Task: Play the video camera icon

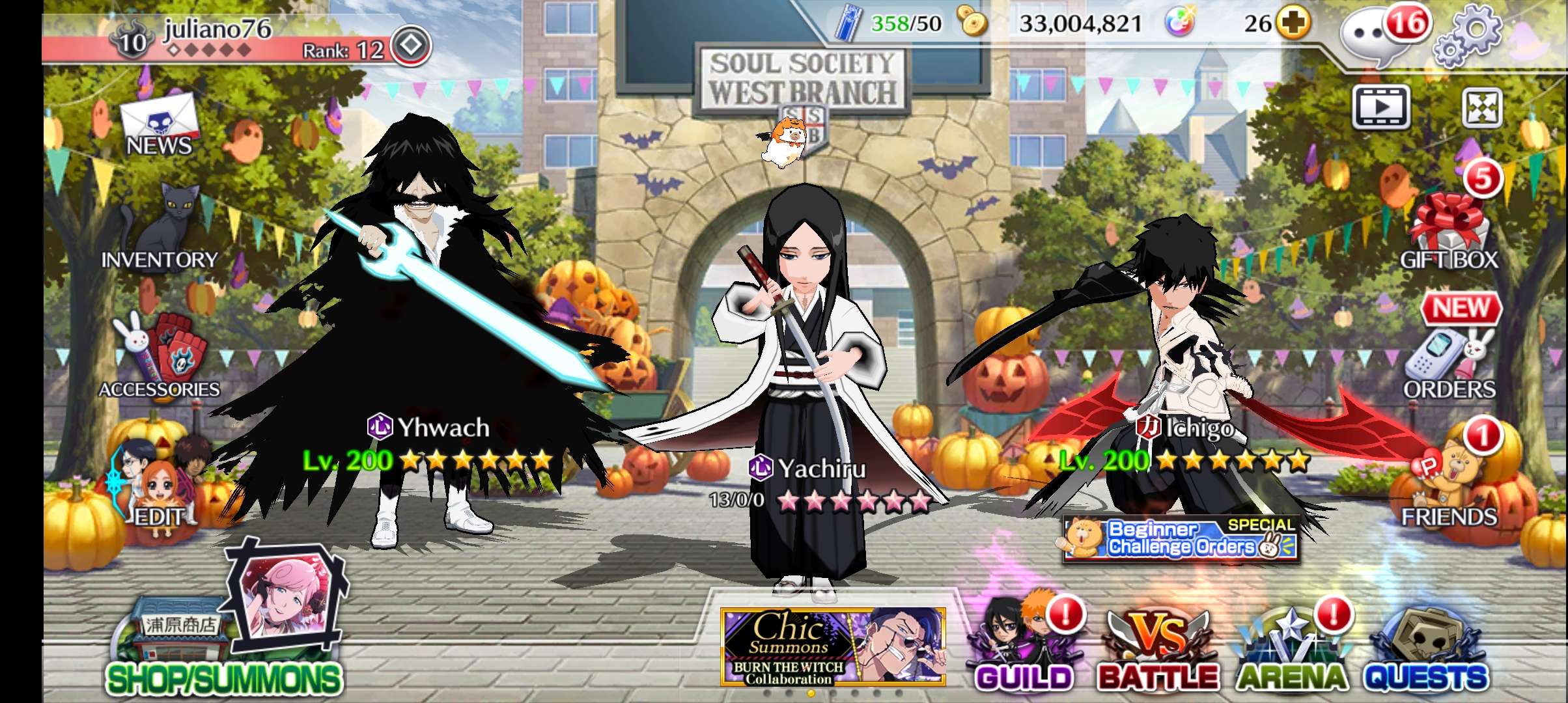Action: point(1381,106)
